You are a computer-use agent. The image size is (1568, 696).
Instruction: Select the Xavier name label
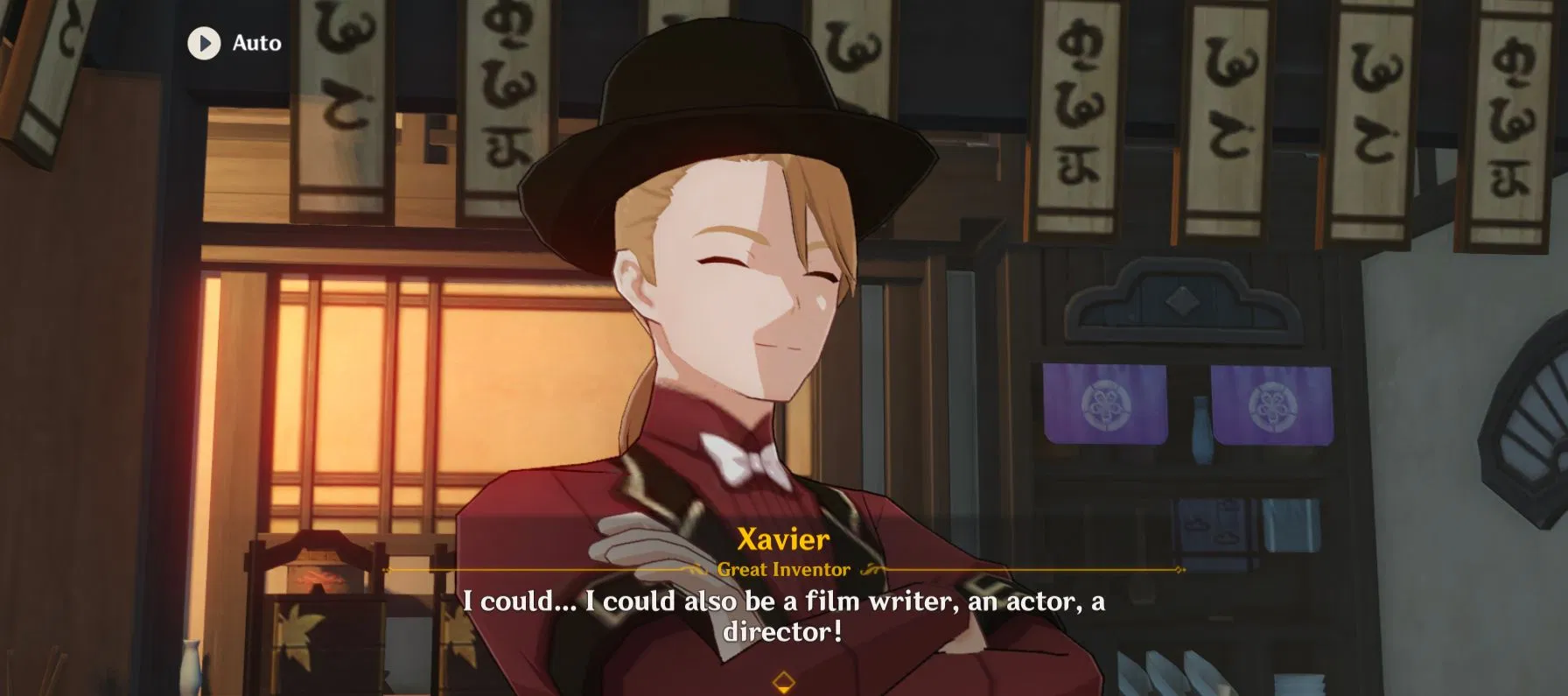click(783, 539)
